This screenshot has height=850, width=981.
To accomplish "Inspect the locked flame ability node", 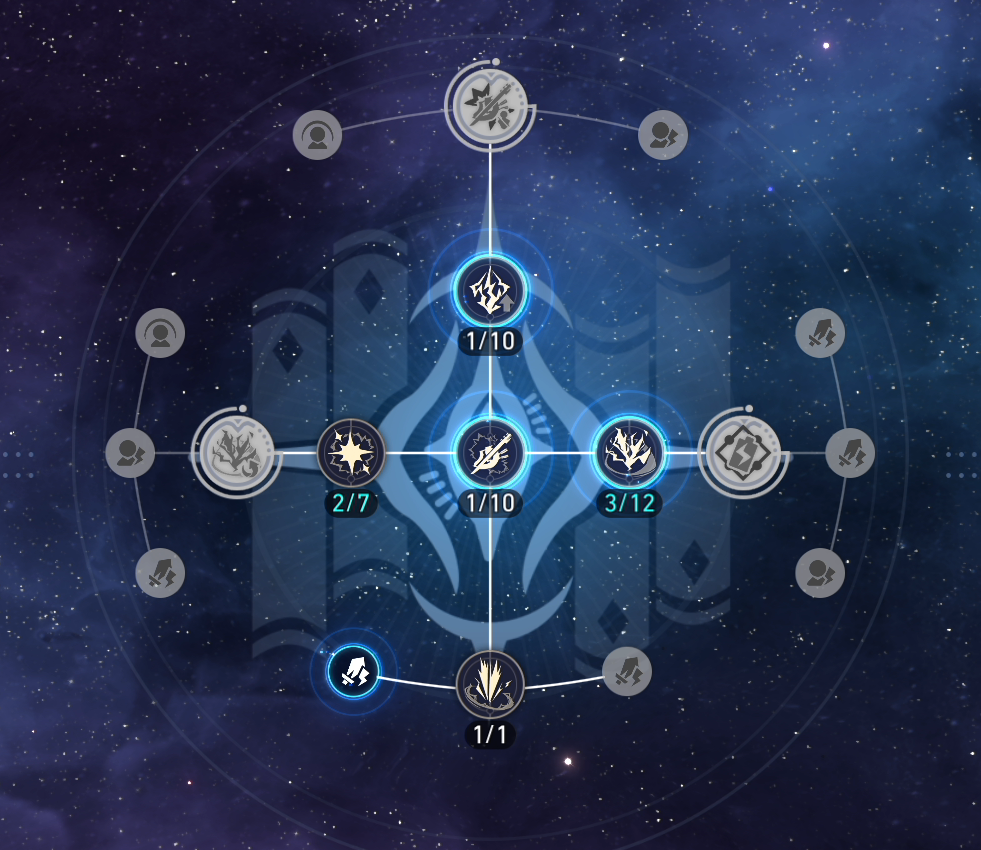I will click(x=236, y=452).
